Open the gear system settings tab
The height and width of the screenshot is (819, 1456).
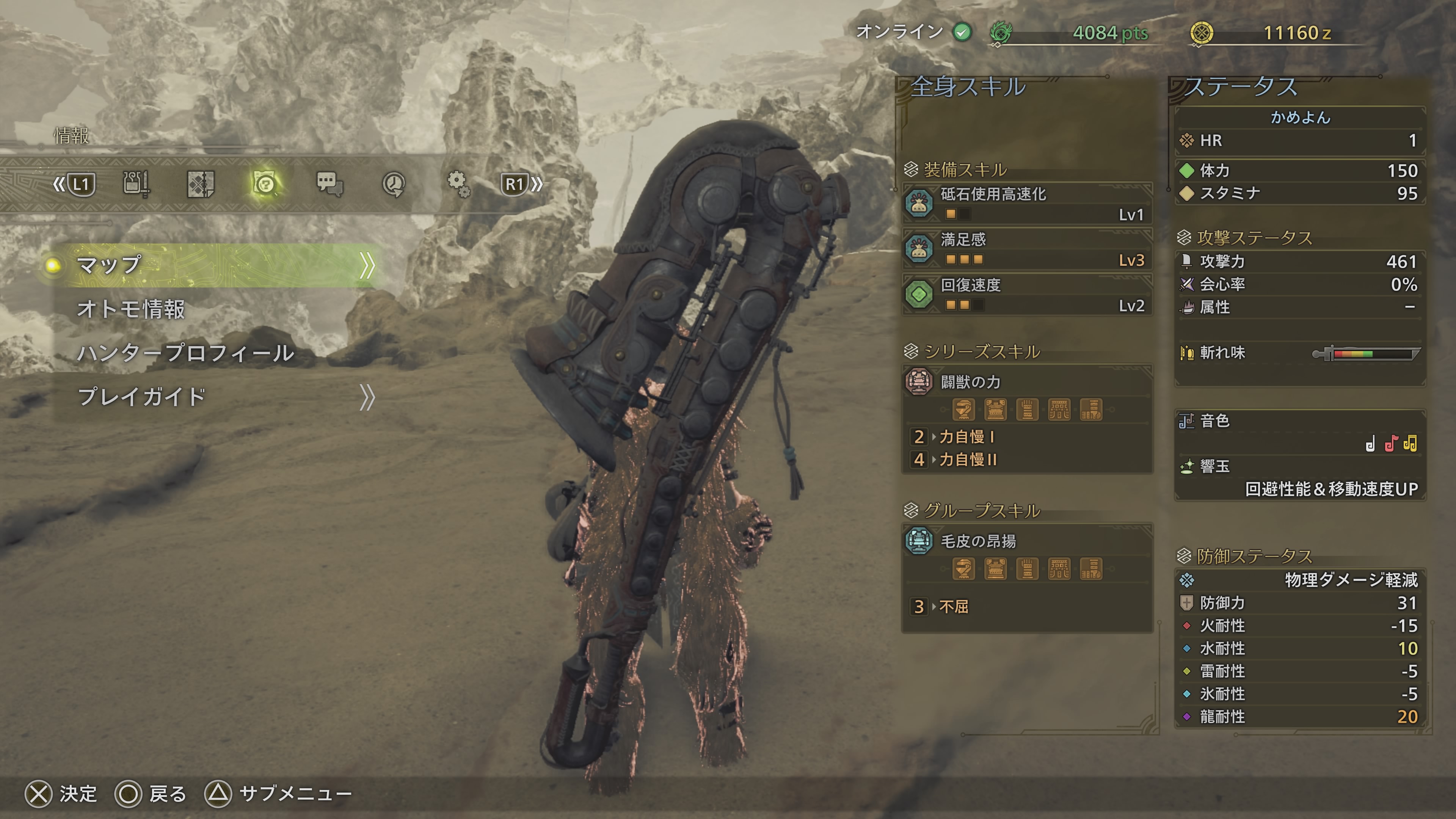pyautogui.click(x=458, y=184)
